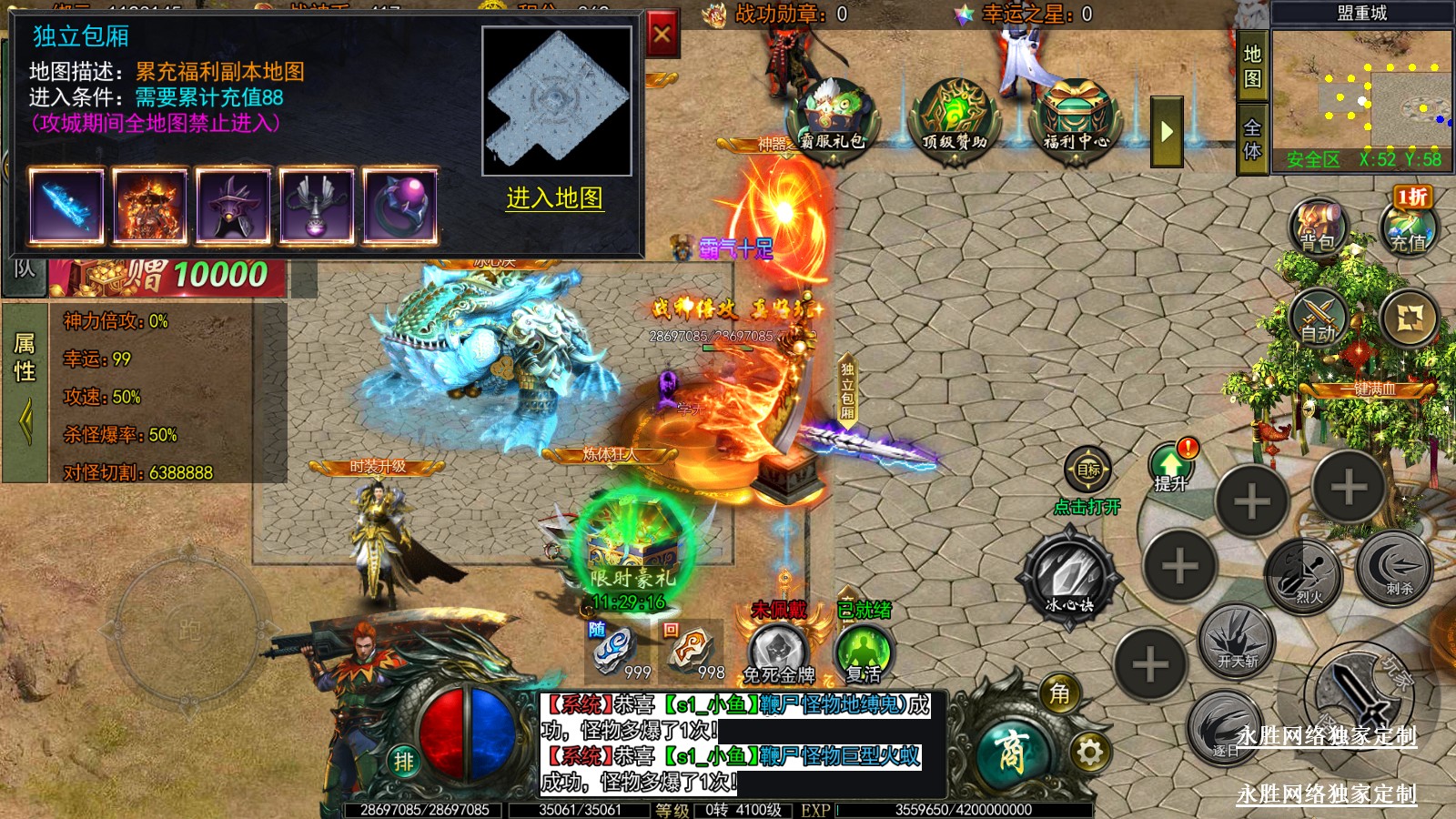The width and height of the screenshot is (1456, 819).
Task: Close the 独立包厢 map panel
Action: (662, 35)
